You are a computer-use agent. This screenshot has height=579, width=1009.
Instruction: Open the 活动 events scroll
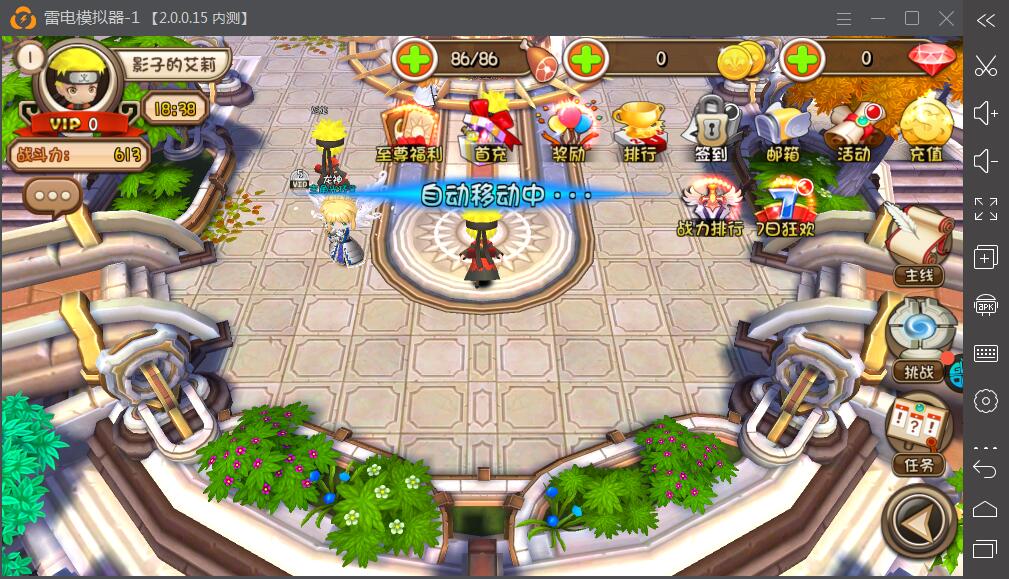coord(853,130)
